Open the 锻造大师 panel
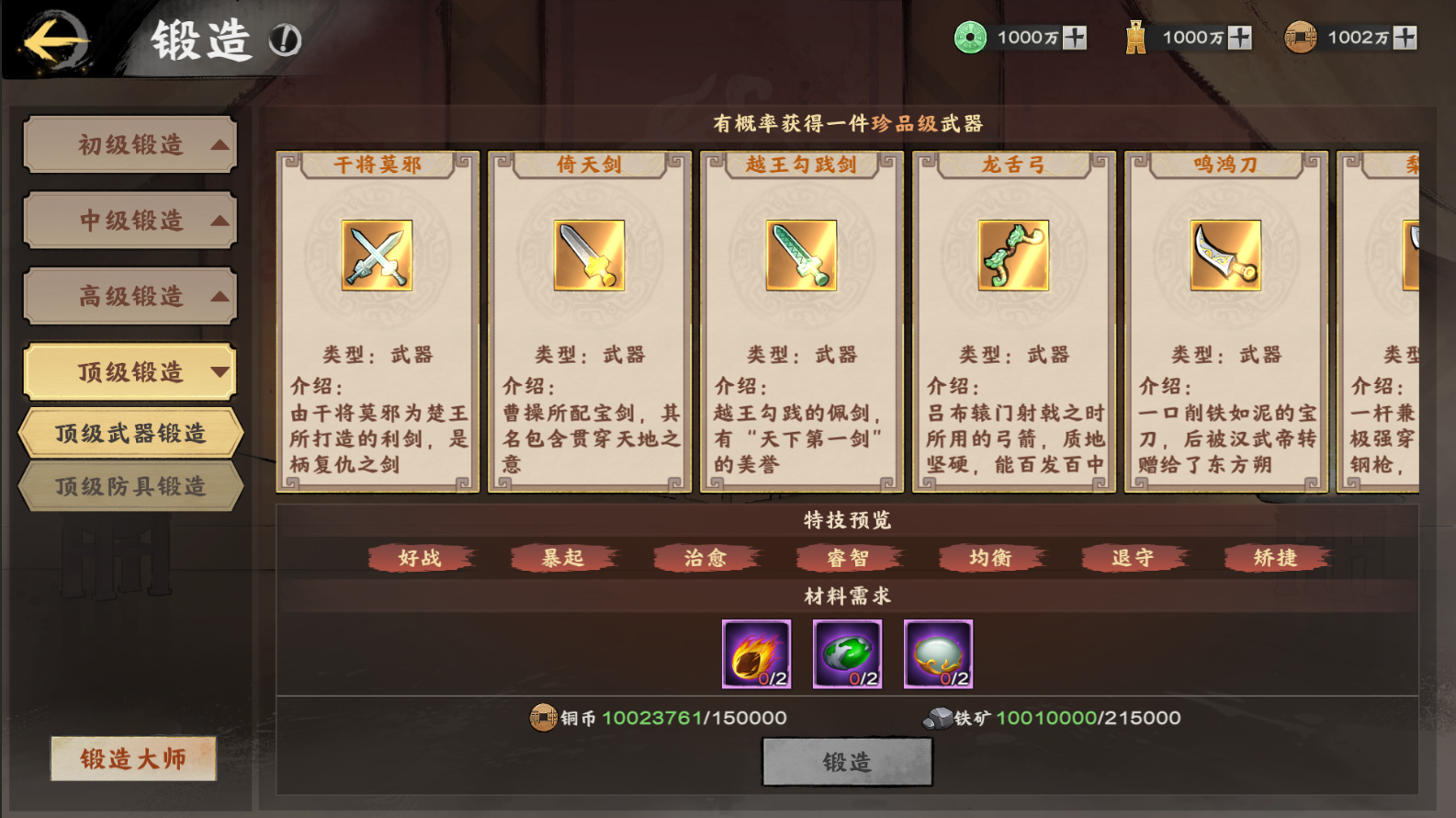This screenshot has height=818, width=1456. click(x=133, y=758)
